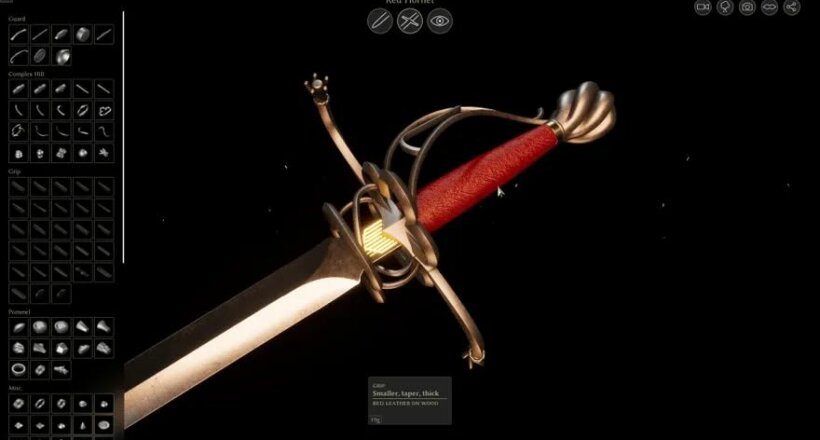
Task: Choose the crossed swords icon
Action: (410, 21)
